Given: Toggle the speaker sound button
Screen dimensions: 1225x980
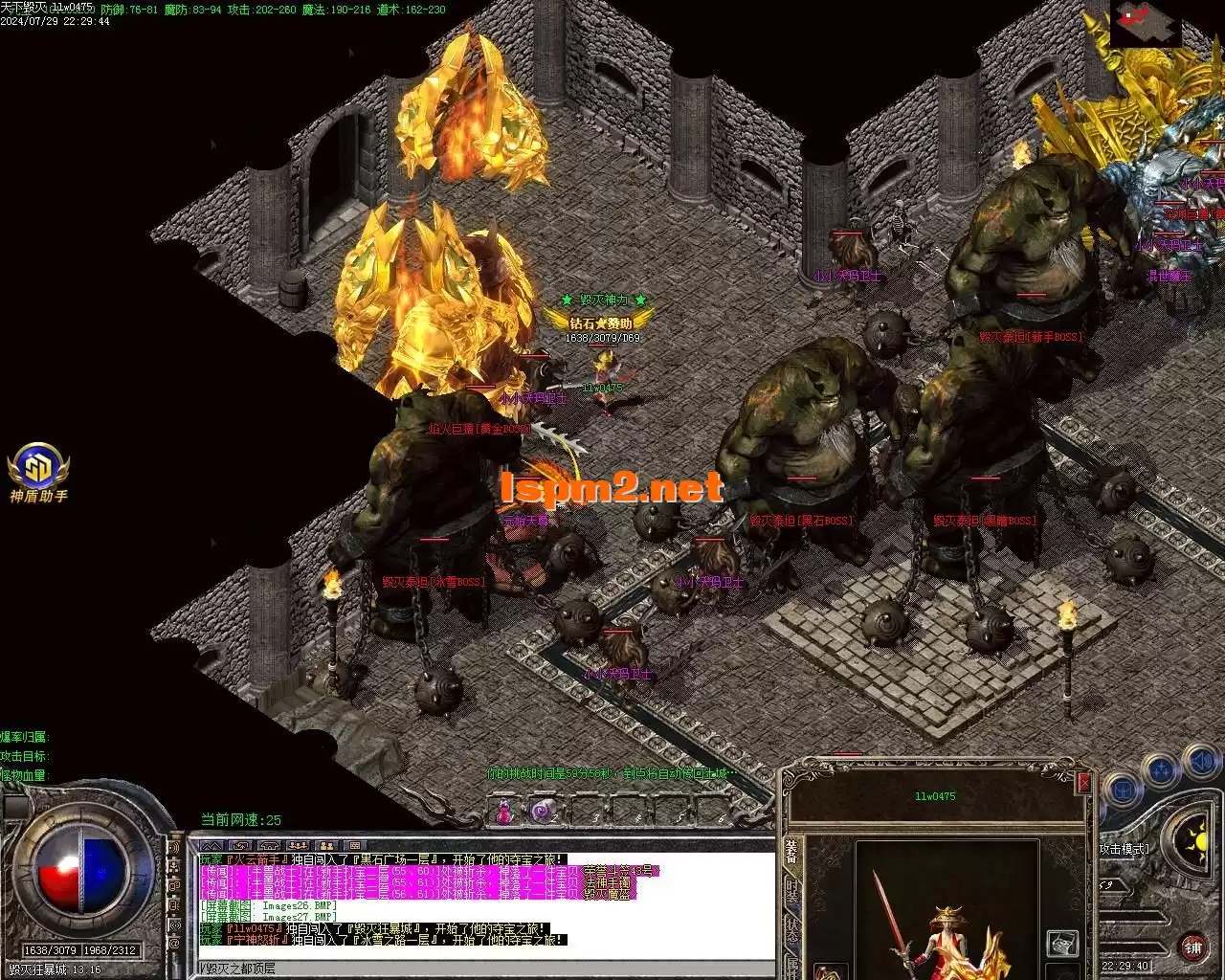Looking at the screenshot, I should tap(1201, 763).
